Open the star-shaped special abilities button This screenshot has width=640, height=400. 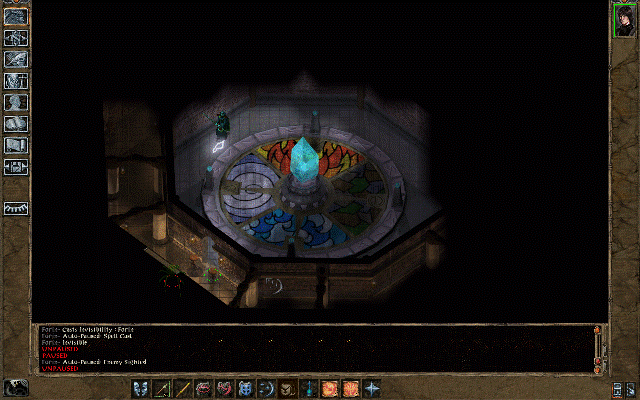(372, 388)
